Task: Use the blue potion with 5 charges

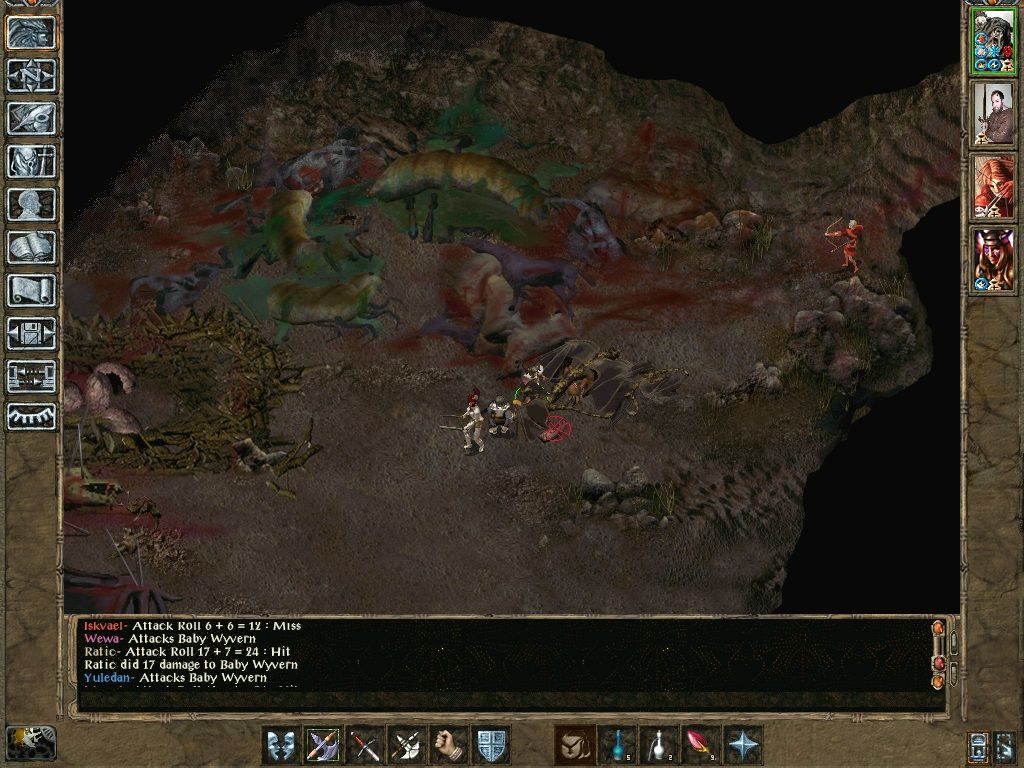Action: tap(617, 745)
